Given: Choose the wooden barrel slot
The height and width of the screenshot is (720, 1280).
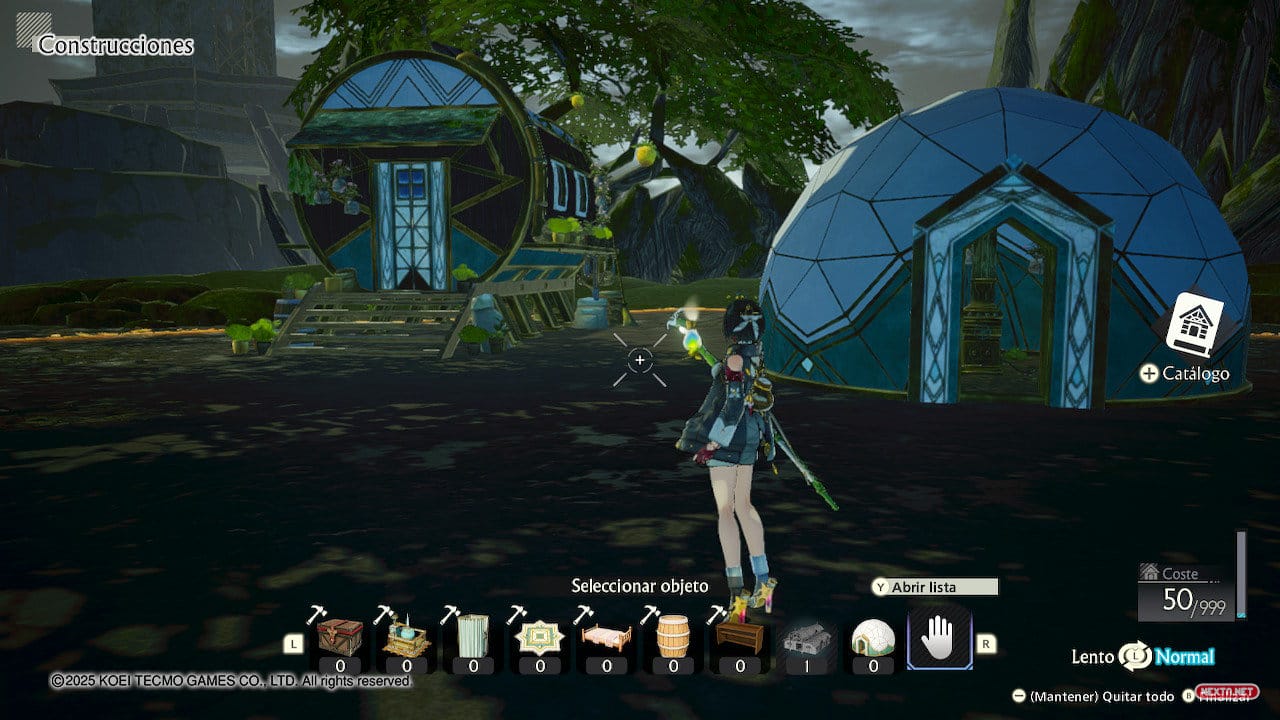Looking at the screenshot, I should [673, 637].
